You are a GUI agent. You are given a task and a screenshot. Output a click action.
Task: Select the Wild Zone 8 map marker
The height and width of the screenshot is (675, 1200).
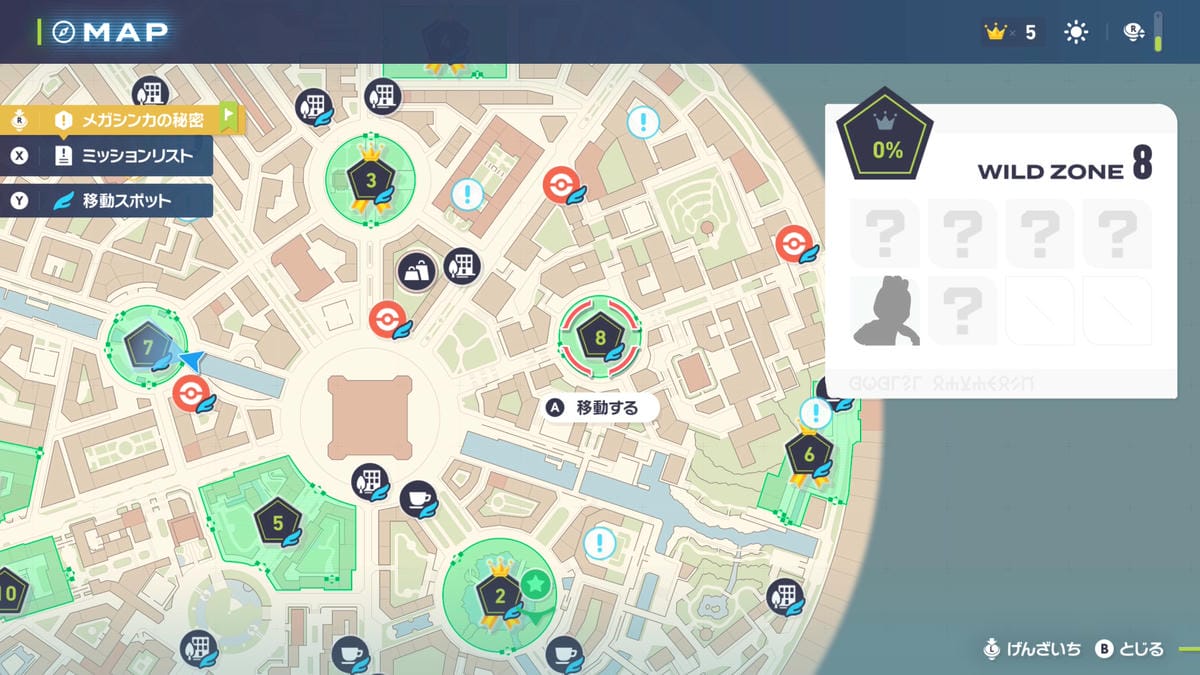pos(600,338)
